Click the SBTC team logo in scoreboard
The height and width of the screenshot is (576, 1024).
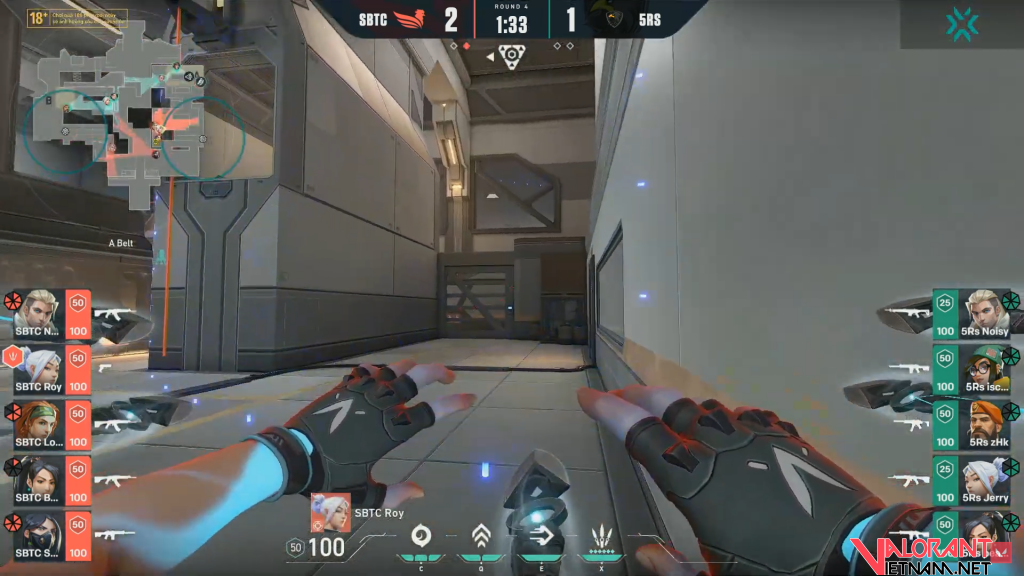pos(412,19)
